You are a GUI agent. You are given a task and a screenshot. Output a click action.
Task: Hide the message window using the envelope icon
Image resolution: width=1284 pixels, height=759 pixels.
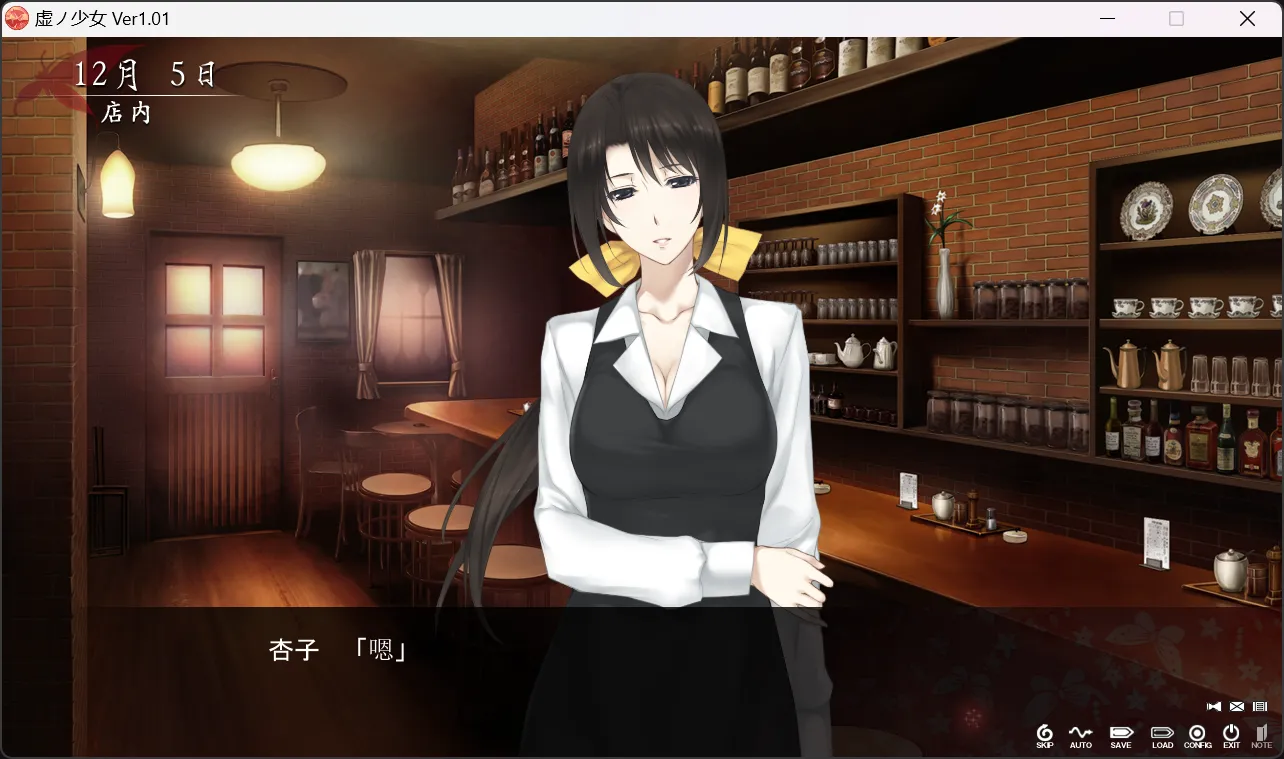[x=1235, y=705]
